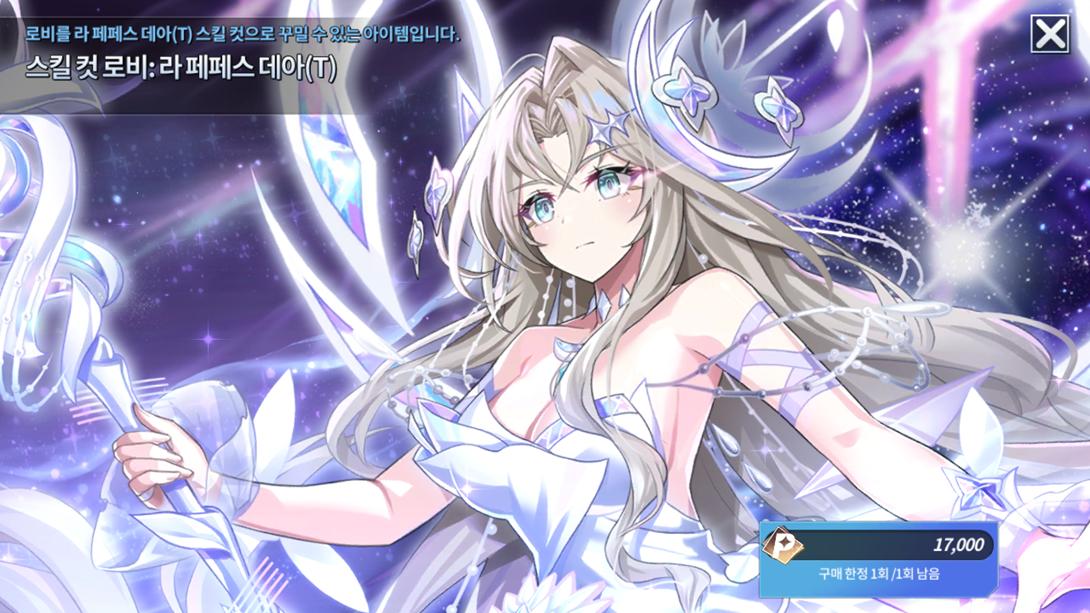Screen dimensions: 1090x613
Task: Close the skill cut preview screen
Action: 1050,35
